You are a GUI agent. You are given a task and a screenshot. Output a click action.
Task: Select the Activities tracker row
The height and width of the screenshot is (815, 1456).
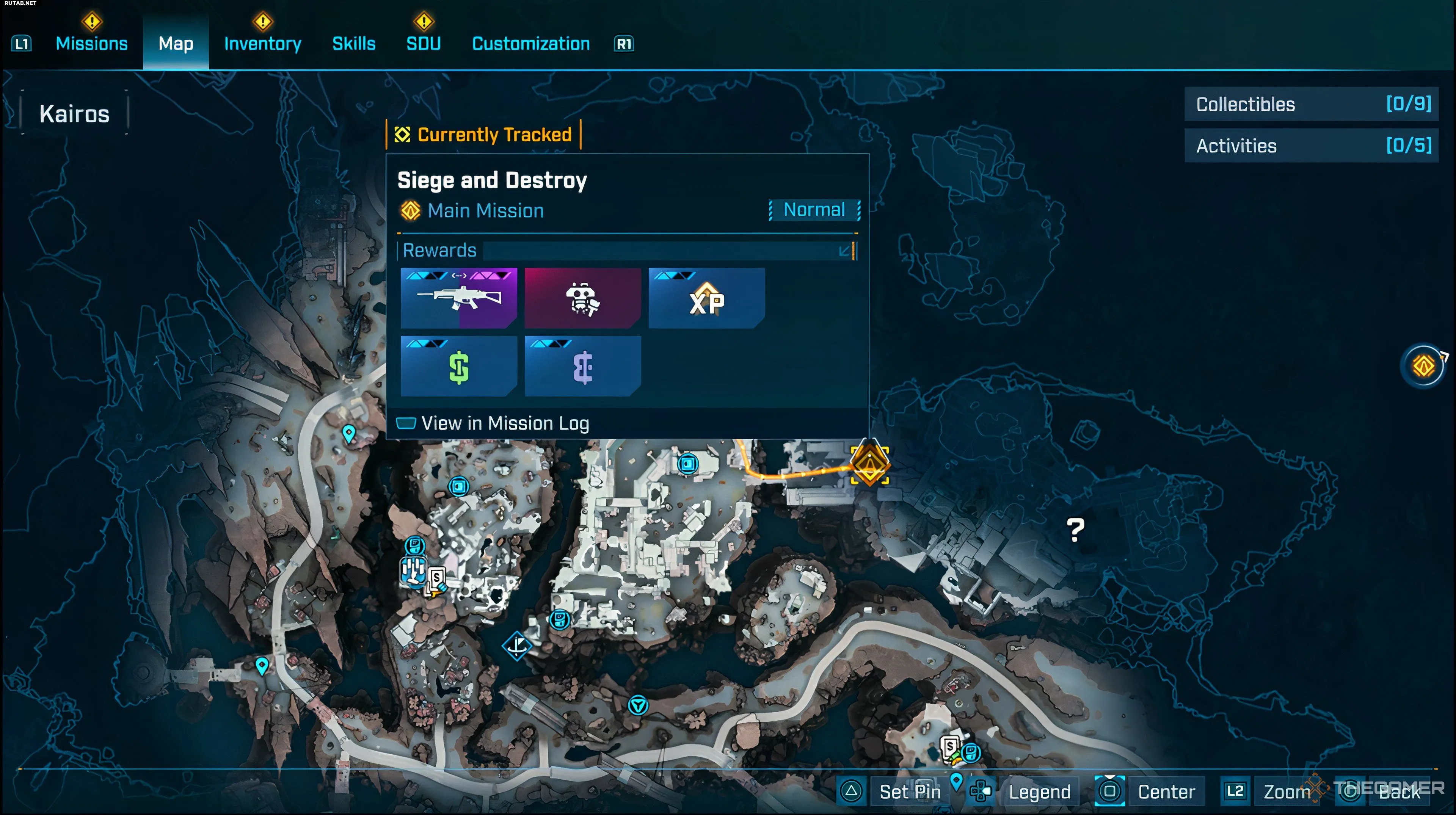point(1311,146)
